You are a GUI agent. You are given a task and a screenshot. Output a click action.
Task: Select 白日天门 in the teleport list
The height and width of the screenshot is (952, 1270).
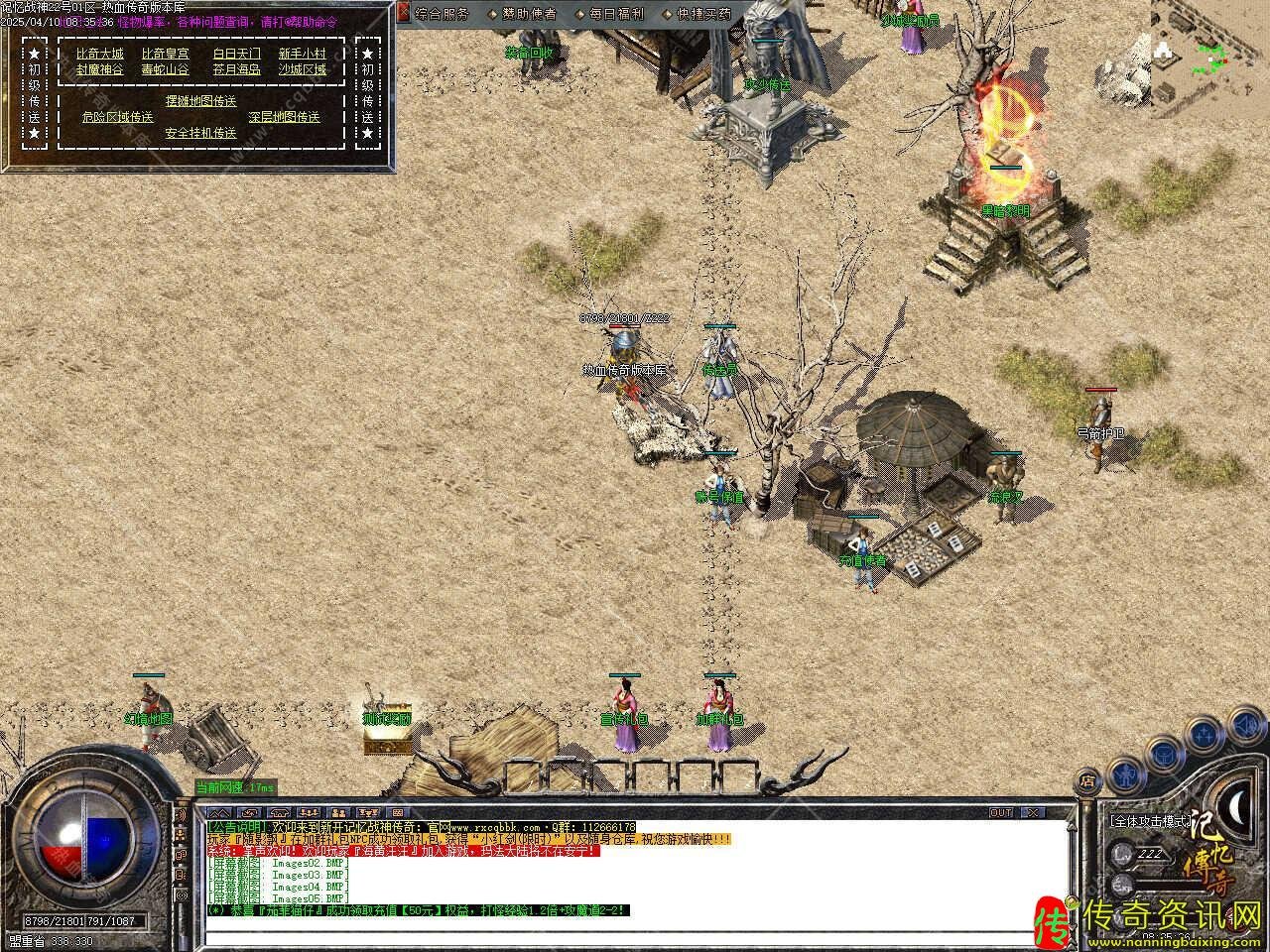coord(237,54)
